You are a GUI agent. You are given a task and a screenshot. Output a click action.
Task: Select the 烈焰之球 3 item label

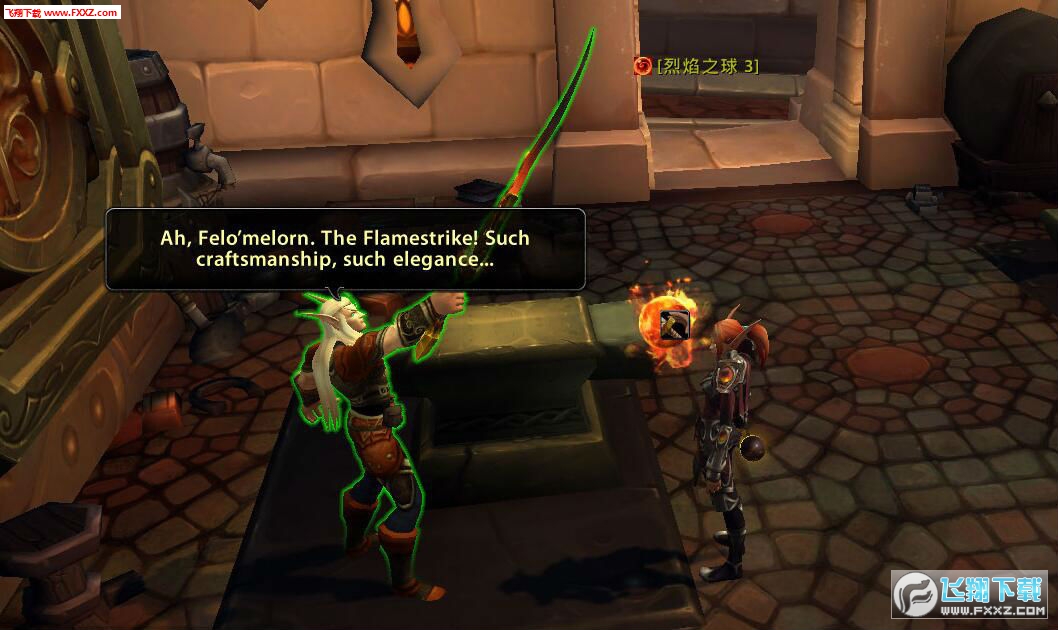pos(707,66)
